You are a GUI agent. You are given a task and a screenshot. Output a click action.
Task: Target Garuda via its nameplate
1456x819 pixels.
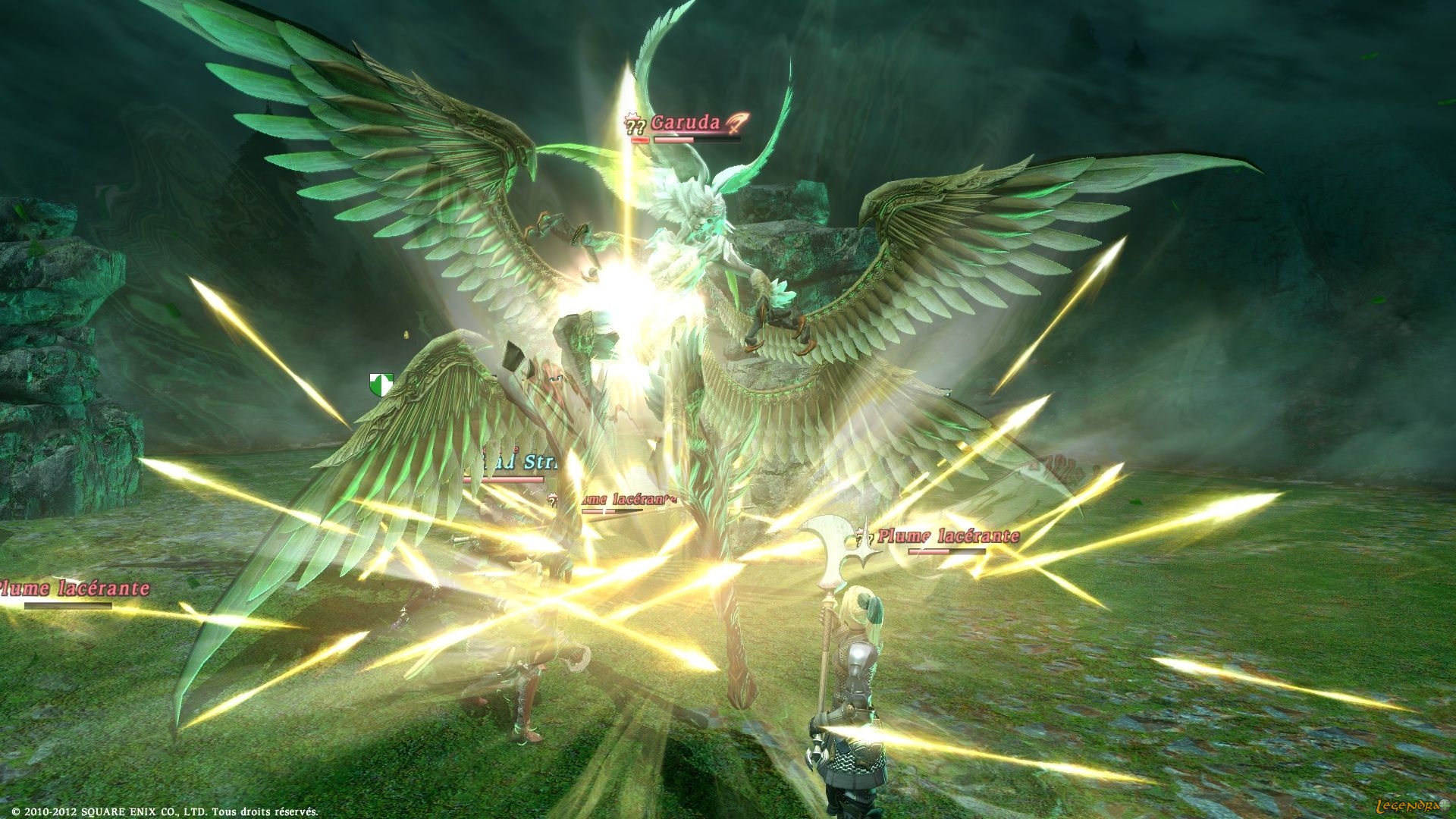[x=686, y=122]
